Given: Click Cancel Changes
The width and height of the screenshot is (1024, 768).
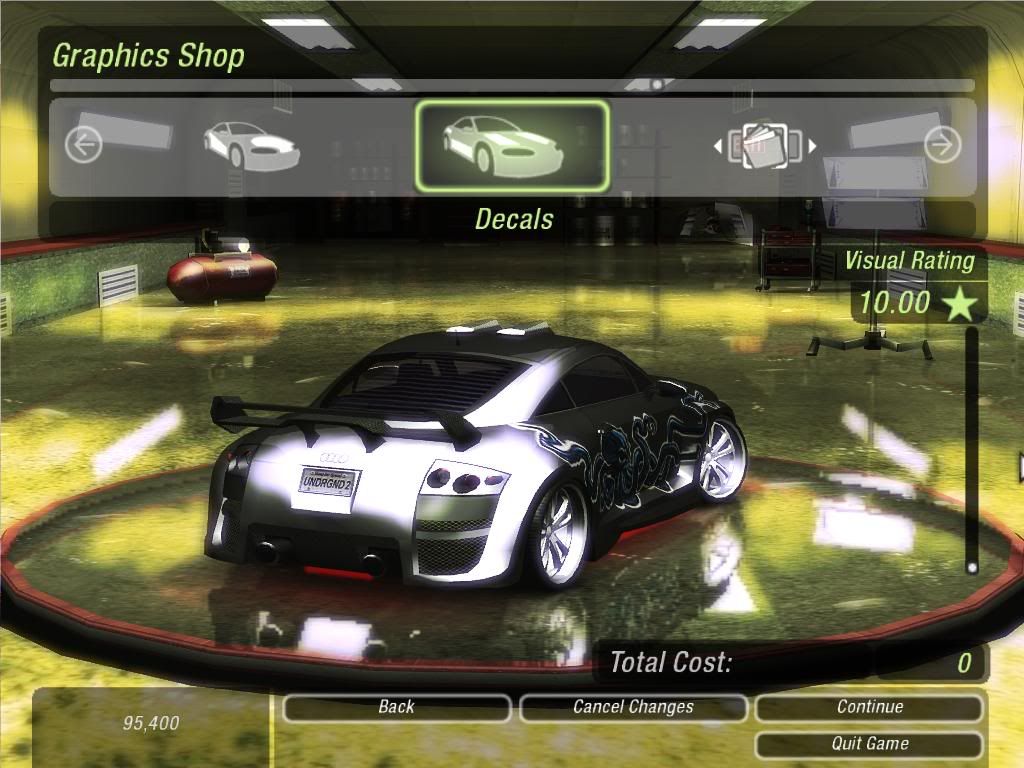Looking at the screenshot, I should pos(633,708).
